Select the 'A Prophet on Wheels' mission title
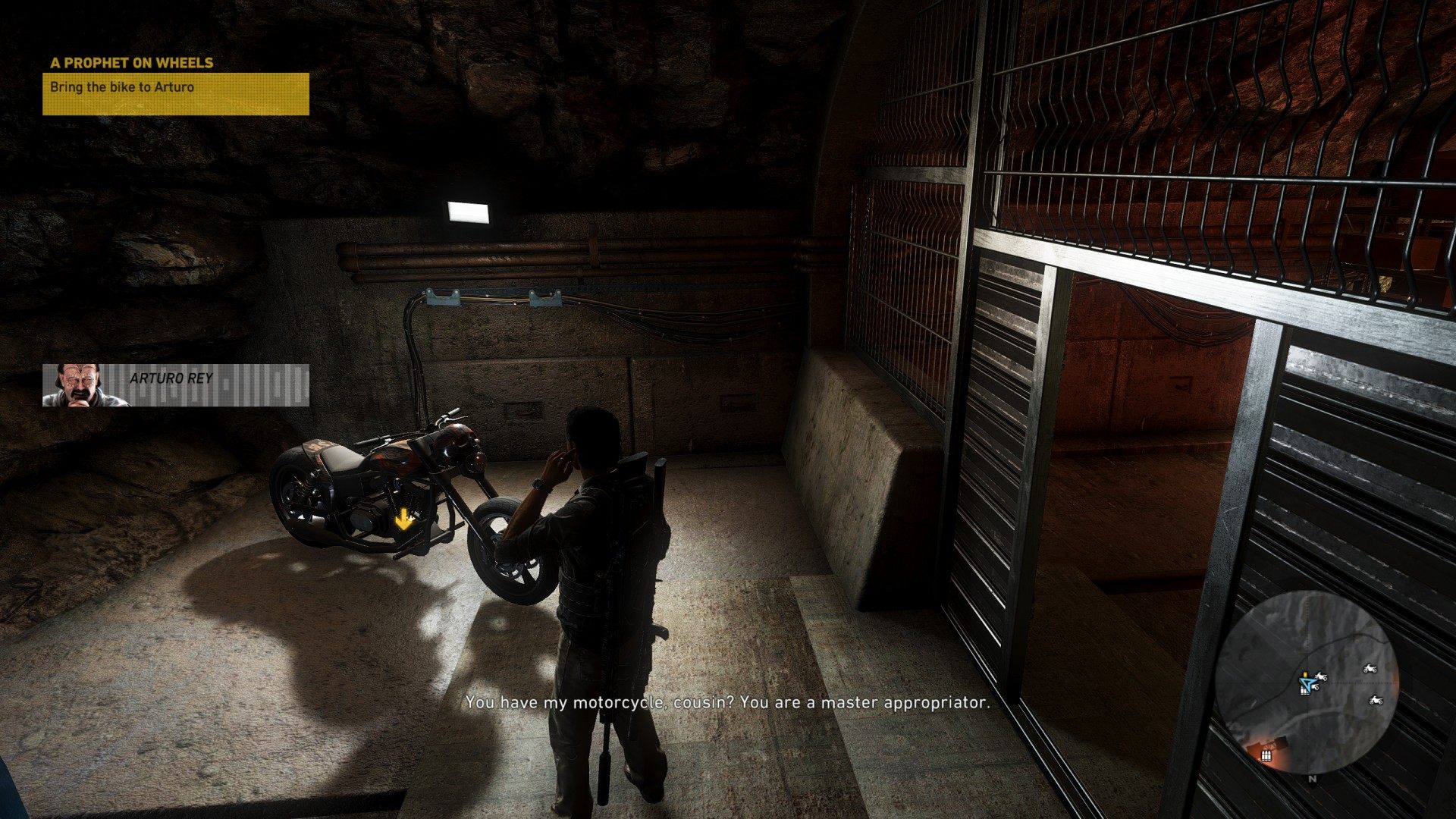Image resolution: width=1456 pixels, height=819 pixels. 132,63
